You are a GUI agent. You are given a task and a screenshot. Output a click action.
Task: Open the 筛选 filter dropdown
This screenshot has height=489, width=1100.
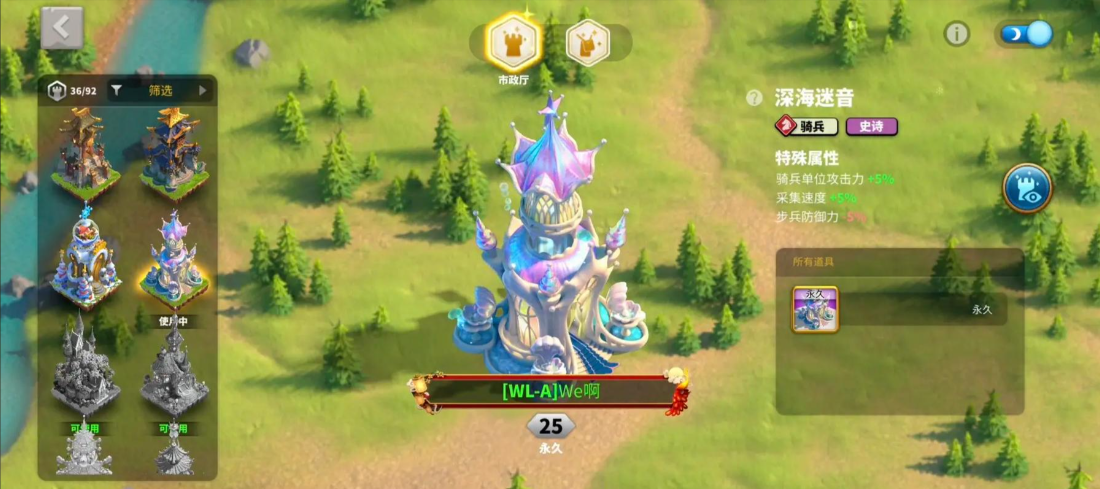160,91
